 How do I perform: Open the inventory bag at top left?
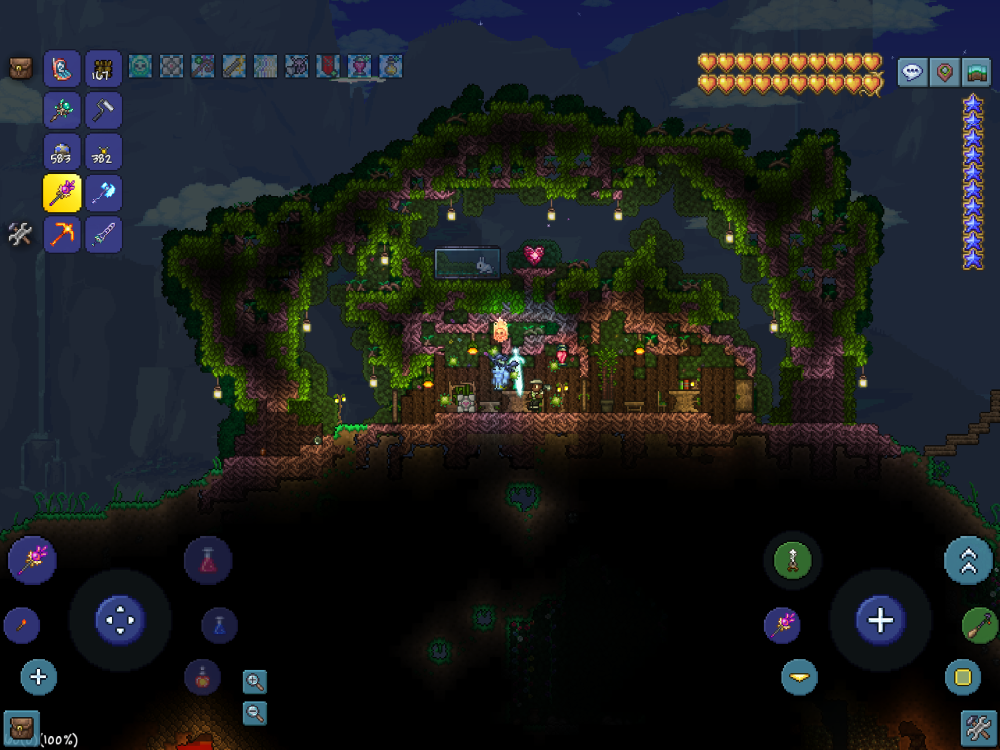20,68
